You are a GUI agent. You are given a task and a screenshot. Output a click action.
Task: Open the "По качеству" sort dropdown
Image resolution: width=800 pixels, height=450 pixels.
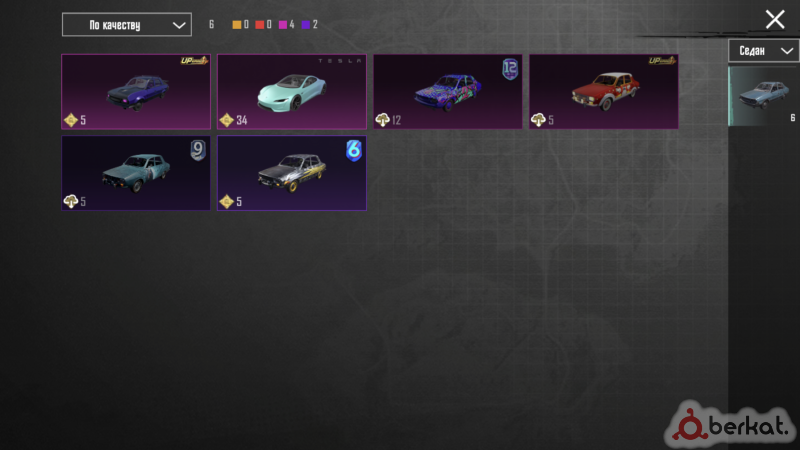(126, 24)
